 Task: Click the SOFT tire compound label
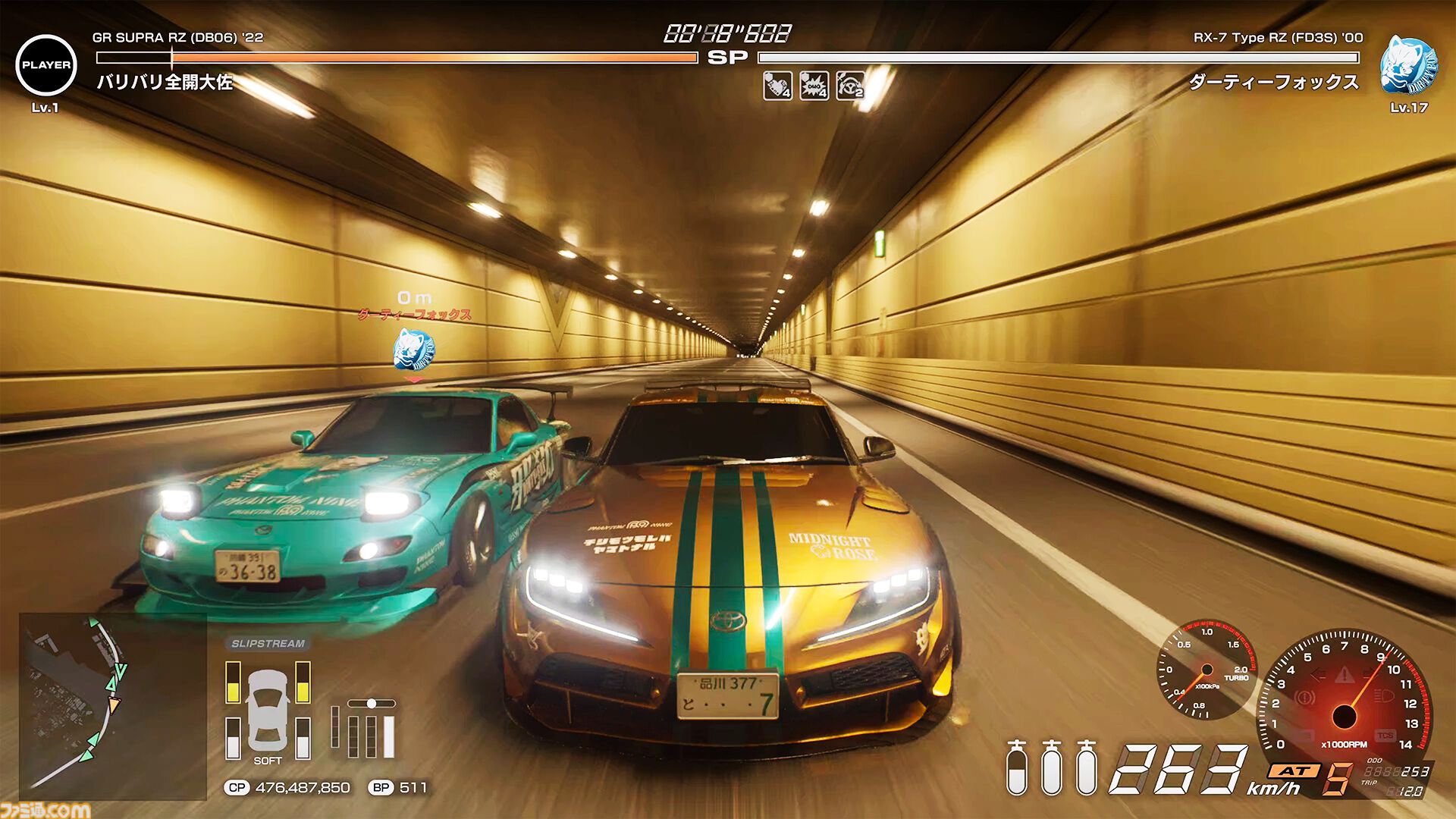point(266,758)
